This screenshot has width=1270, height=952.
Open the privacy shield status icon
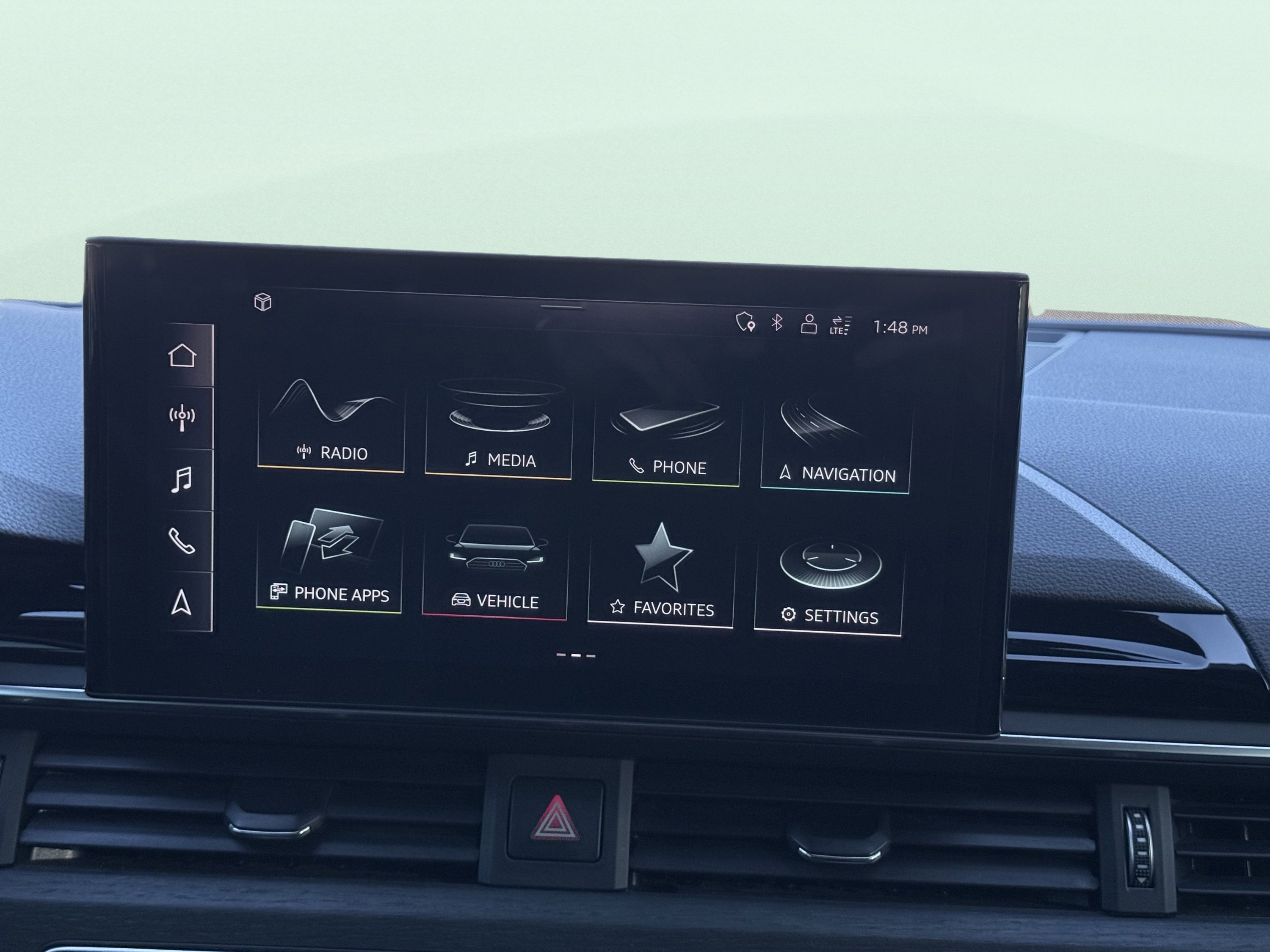tap(745, 322)
